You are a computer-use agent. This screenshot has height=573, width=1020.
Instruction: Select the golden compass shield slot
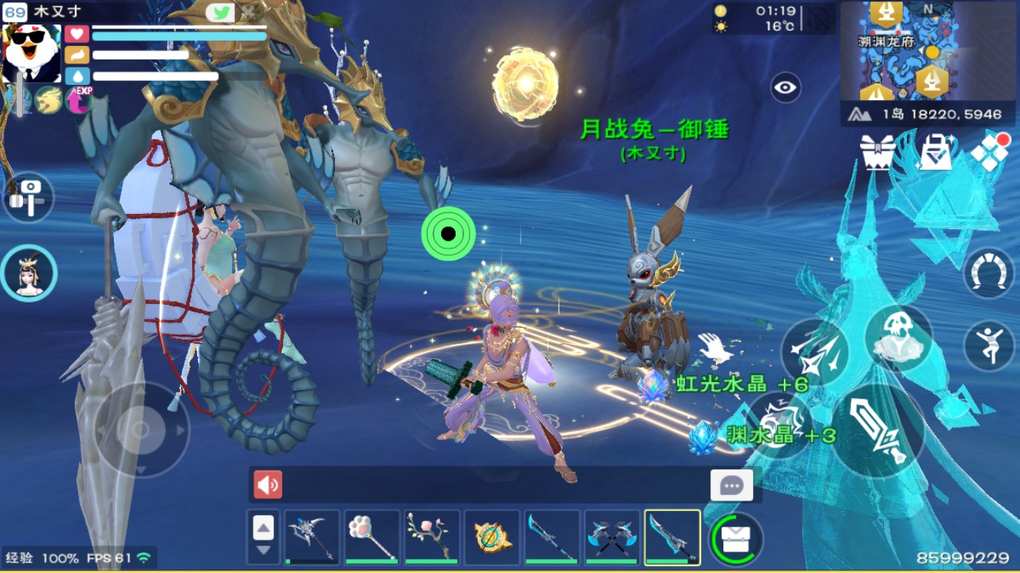492,537
